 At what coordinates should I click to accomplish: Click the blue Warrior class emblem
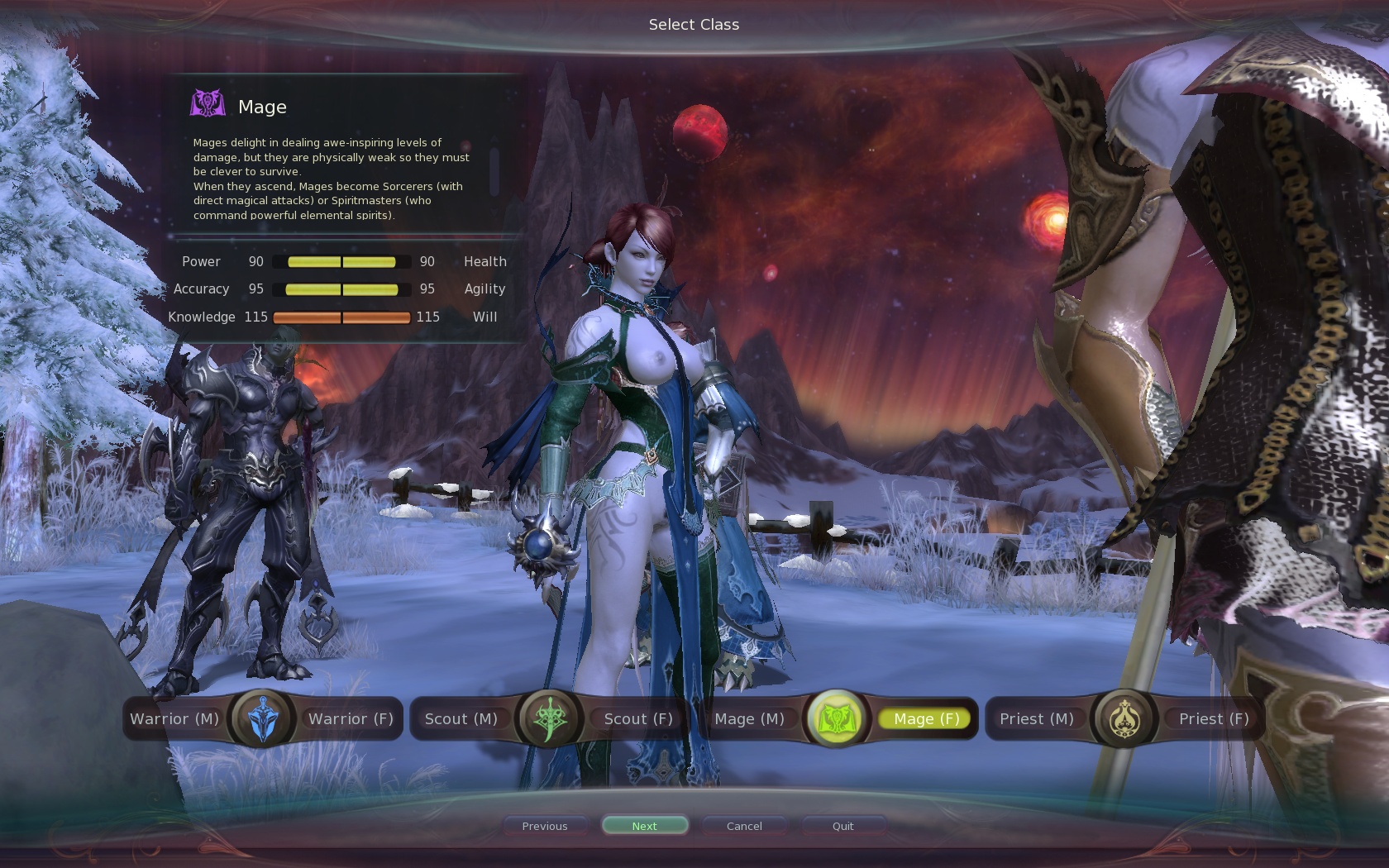pyautogui.click(x=263, y=718)
